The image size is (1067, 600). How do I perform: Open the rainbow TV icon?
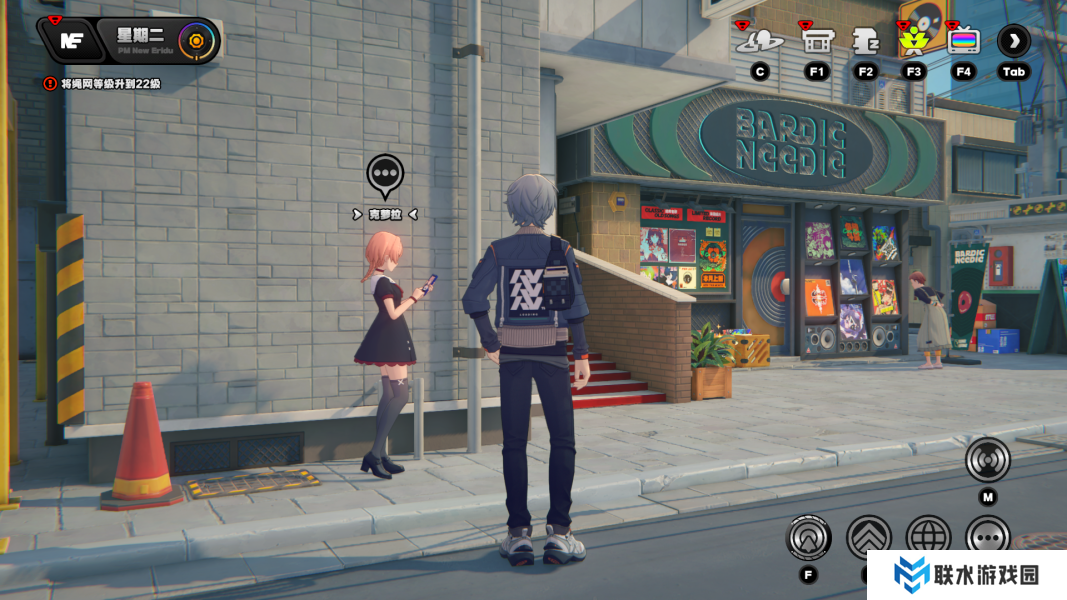coord(963,42)
